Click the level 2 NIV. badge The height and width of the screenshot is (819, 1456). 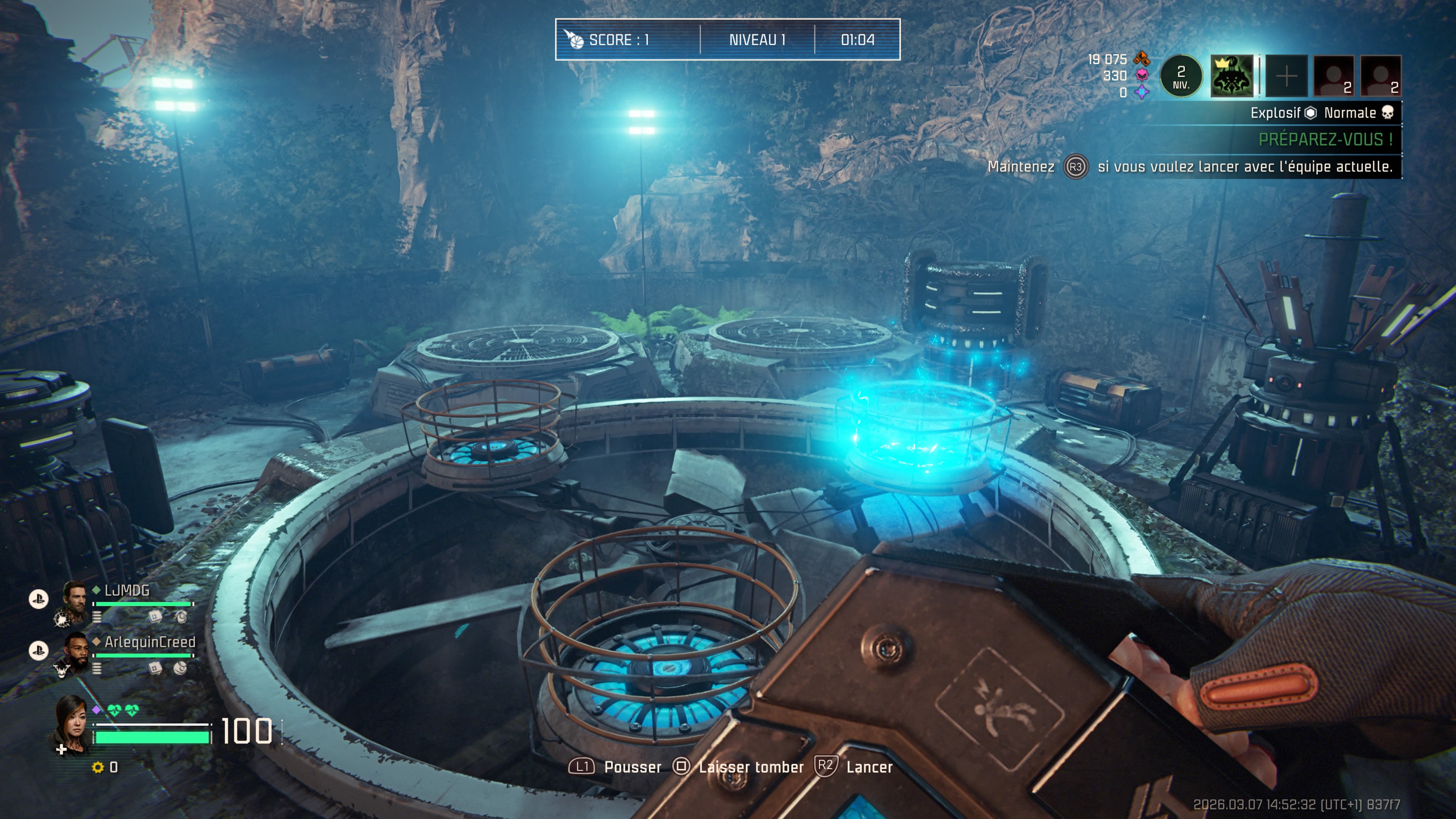1181,76
